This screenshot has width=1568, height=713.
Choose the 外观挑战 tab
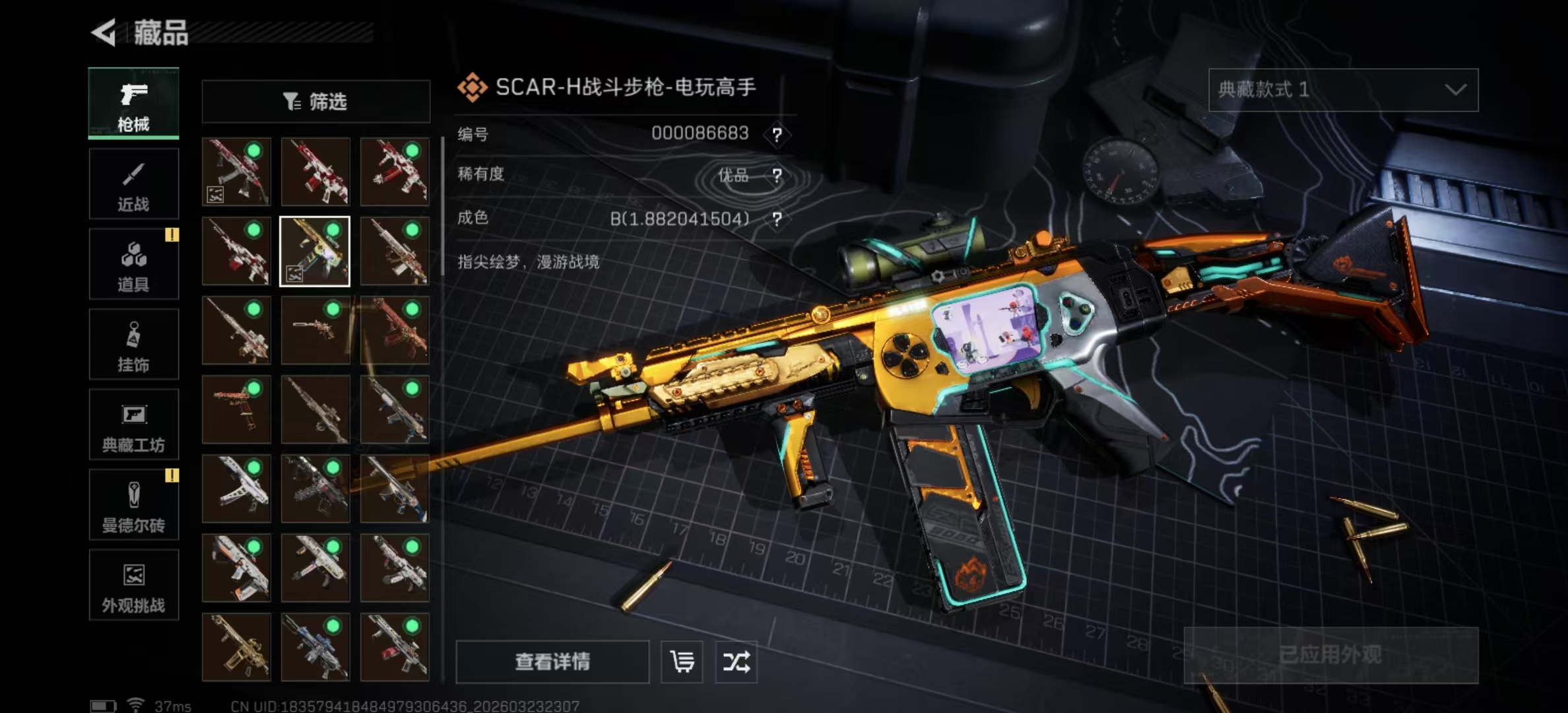[133, 586]
